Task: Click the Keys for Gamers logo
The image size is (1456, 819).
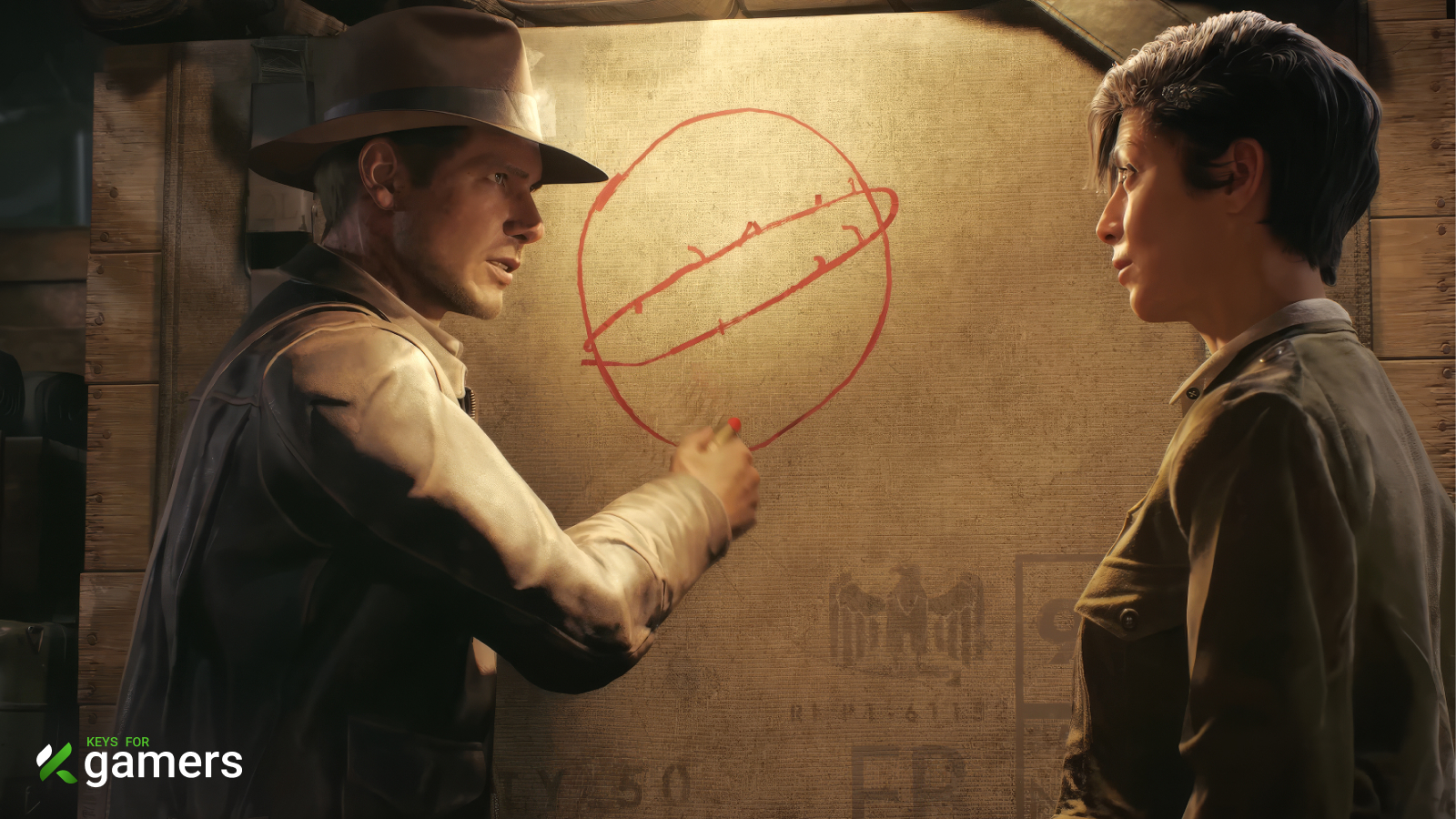Action: point(139,761)
